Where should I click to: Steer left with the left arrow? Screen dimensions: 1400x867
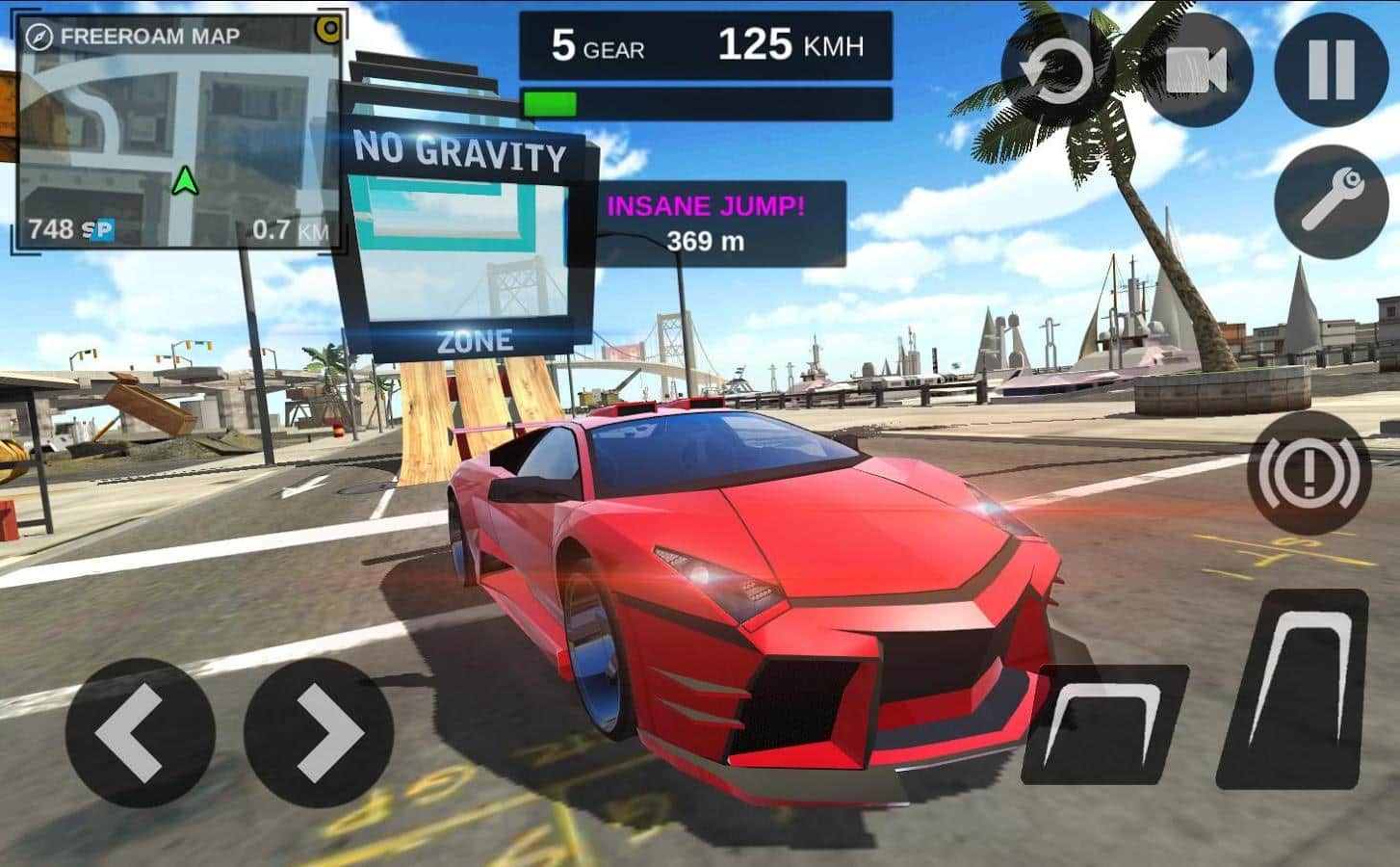click(x=141, y=733)
